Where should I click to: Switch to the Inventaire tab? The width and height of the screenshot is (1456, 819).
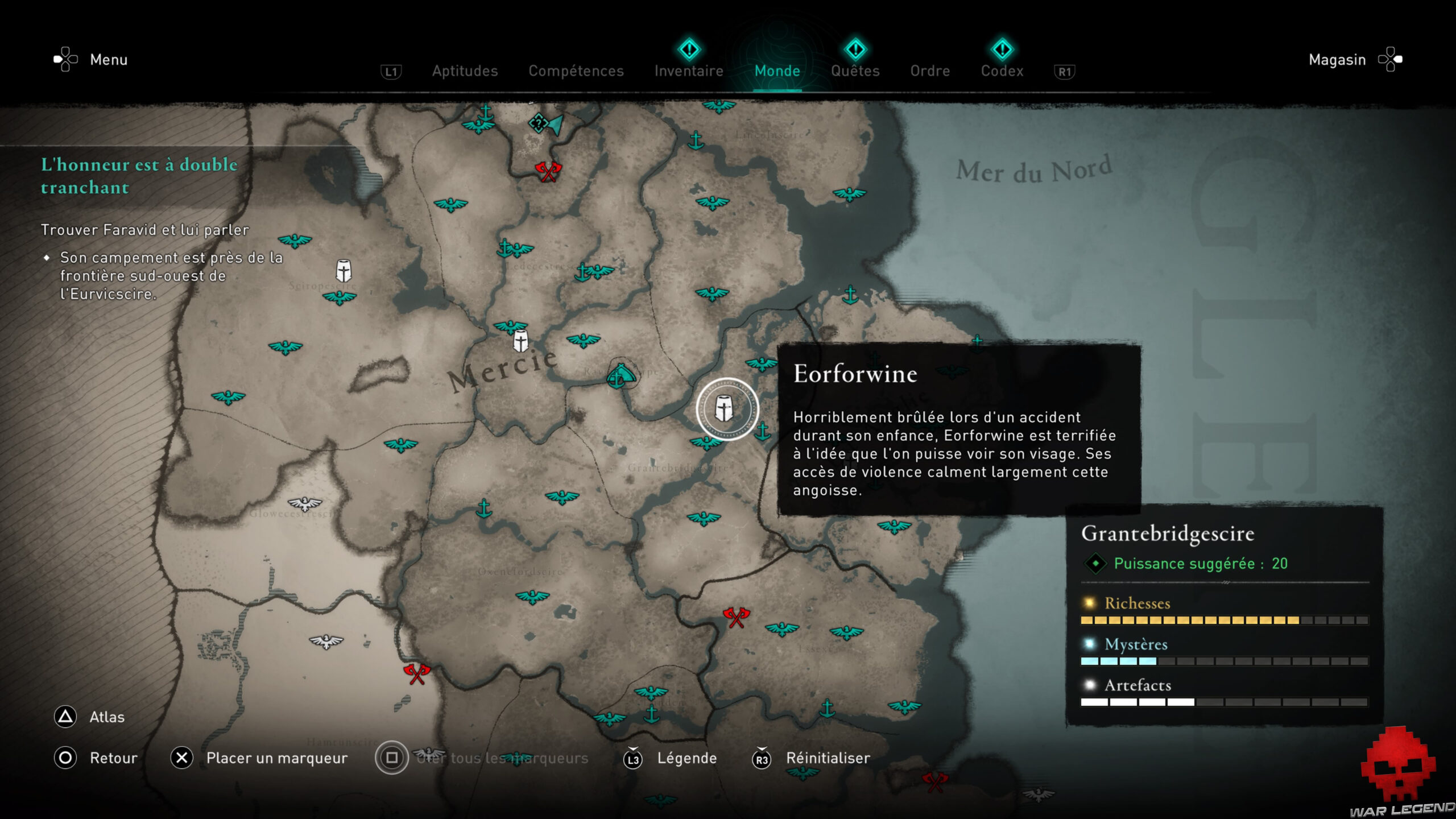(x=688, y=71)
